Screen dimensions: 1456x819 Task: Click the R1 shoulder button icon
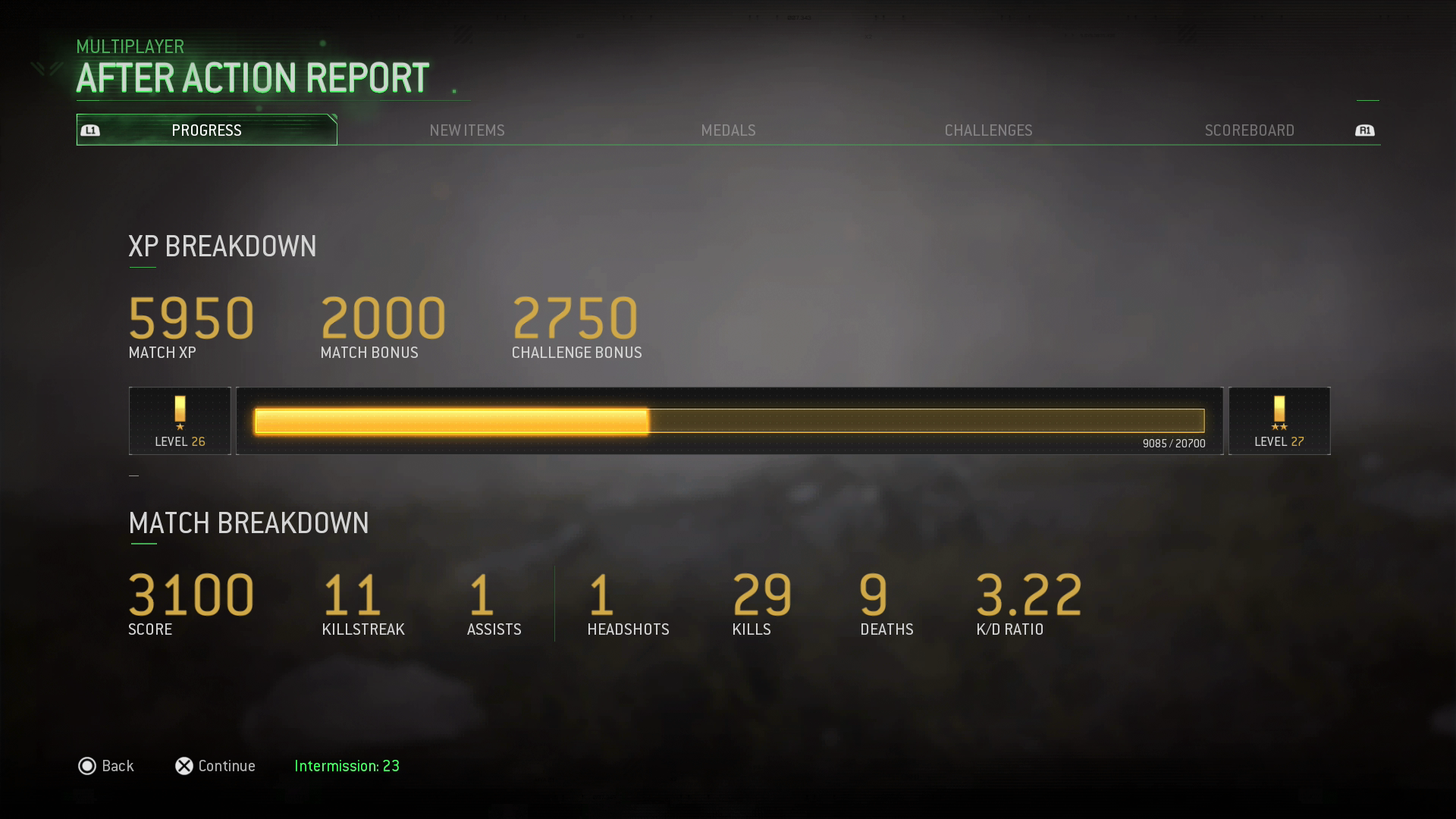[x=1365, y=130]
